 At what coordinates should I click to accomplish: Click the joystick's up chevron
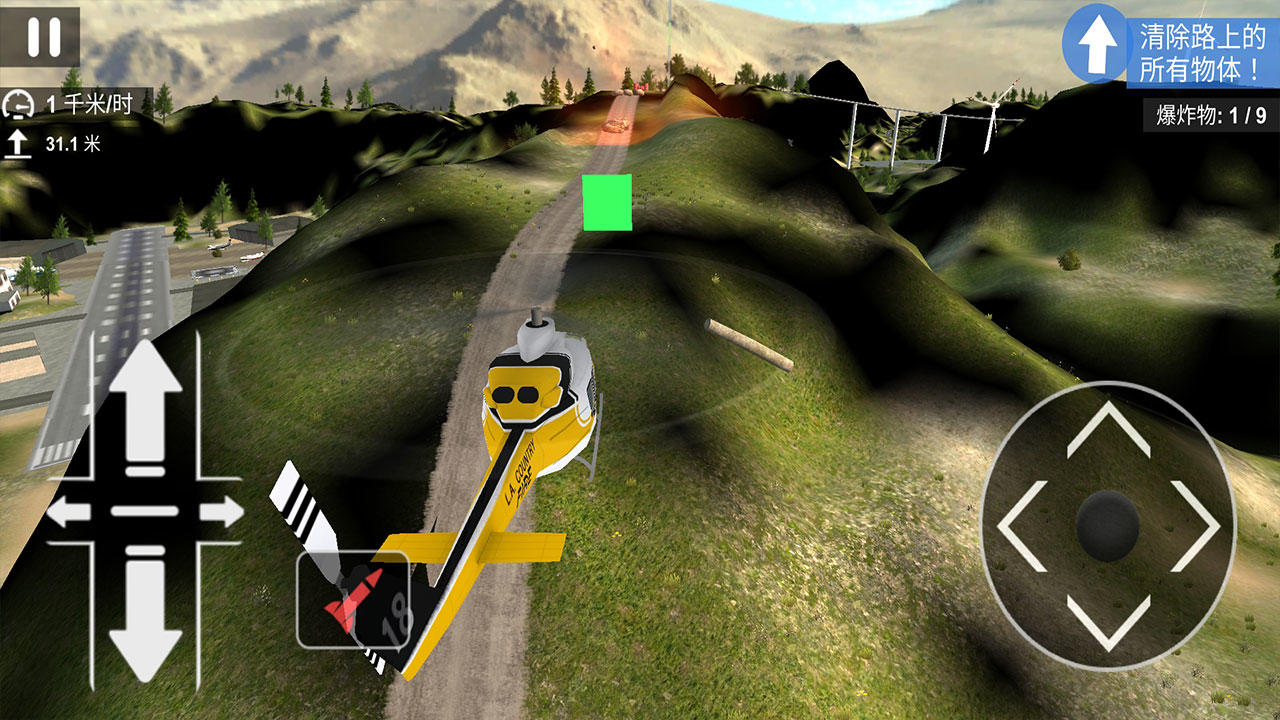(1108, 429)
